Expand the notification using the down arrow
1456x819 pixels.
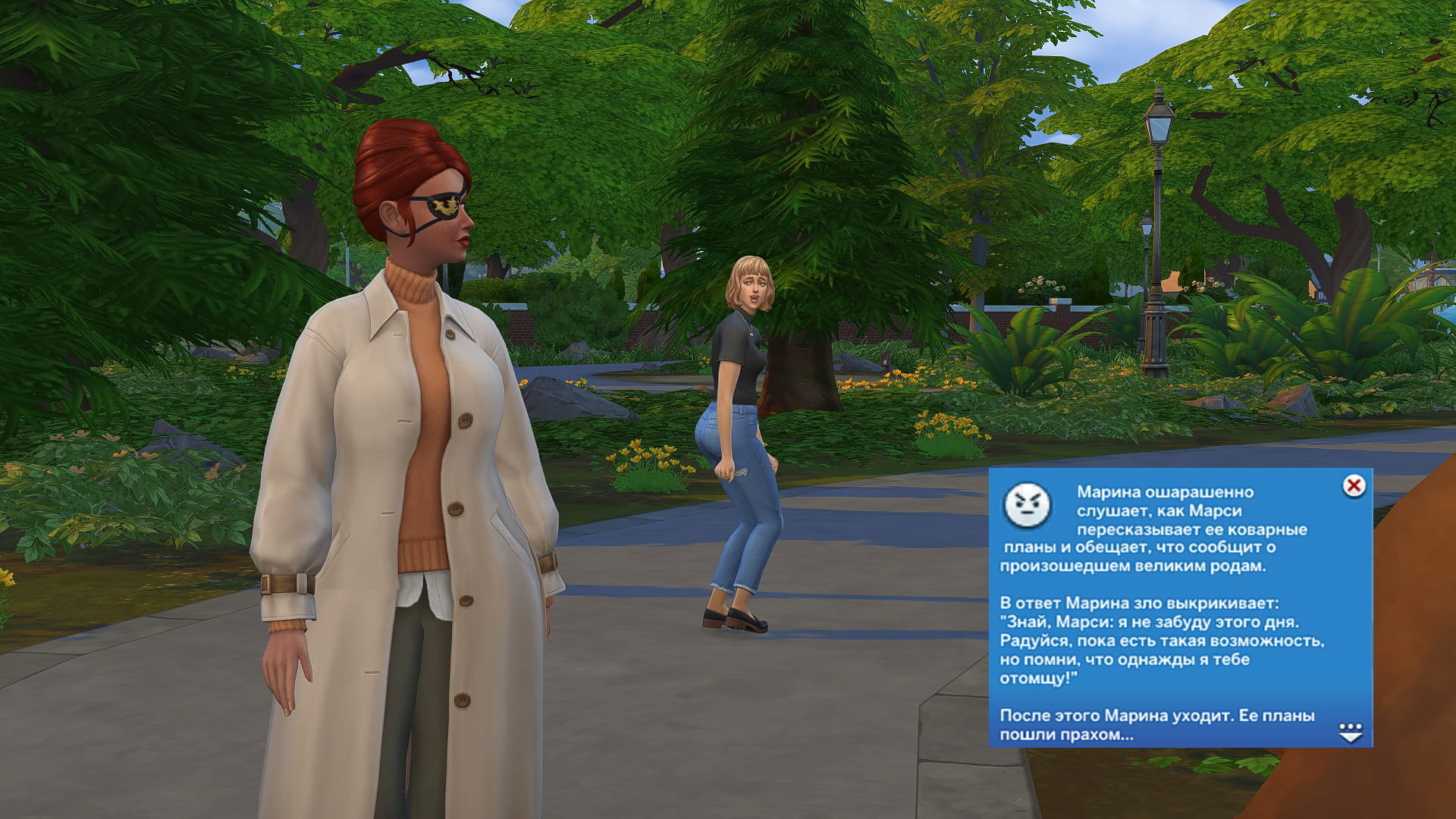pos(1351,733)
